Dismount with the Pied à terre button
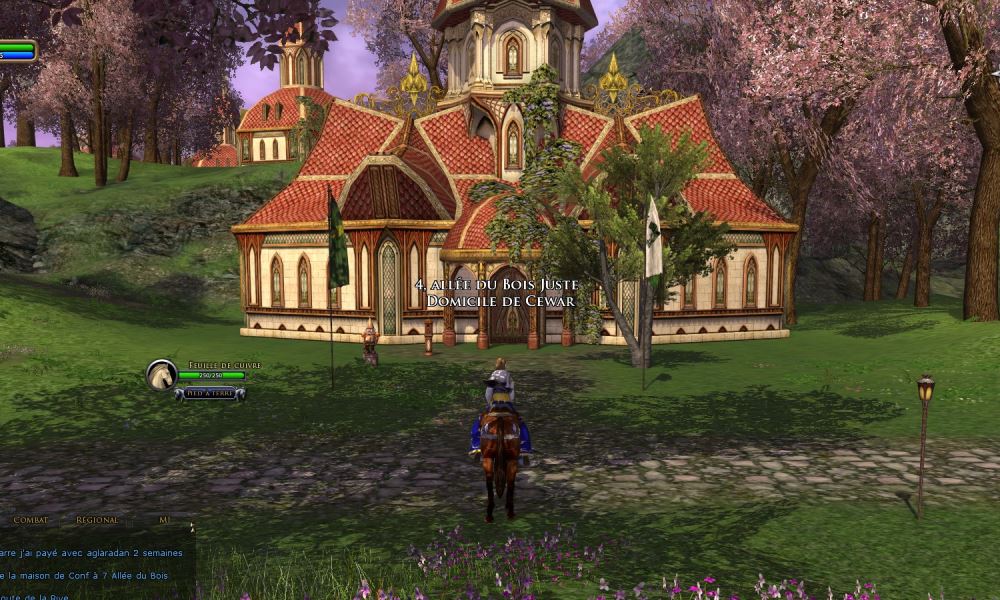 click(210, 394)
